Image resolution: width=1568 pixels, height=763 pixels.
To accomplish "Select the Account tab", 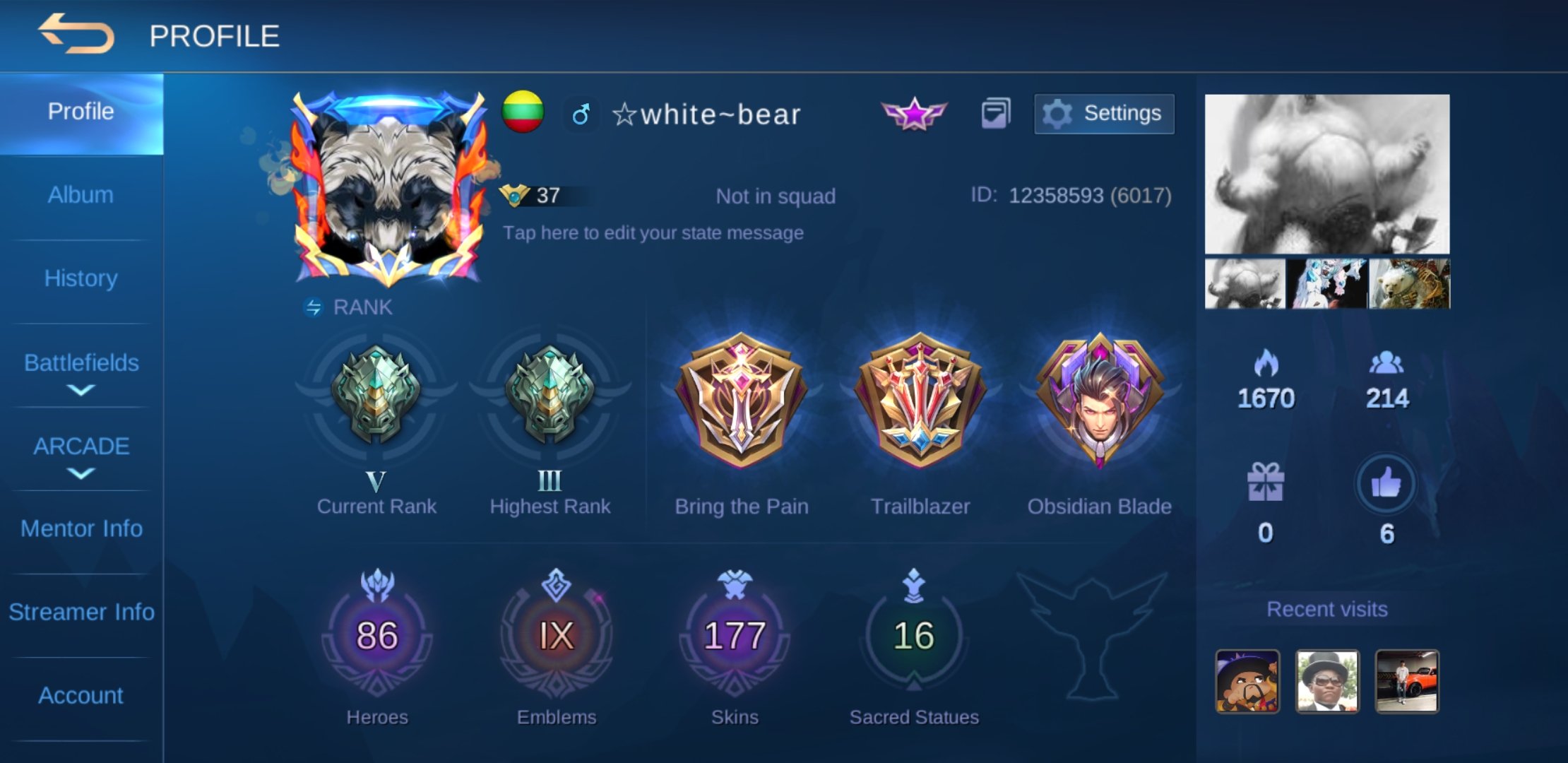I will [81, 695].
